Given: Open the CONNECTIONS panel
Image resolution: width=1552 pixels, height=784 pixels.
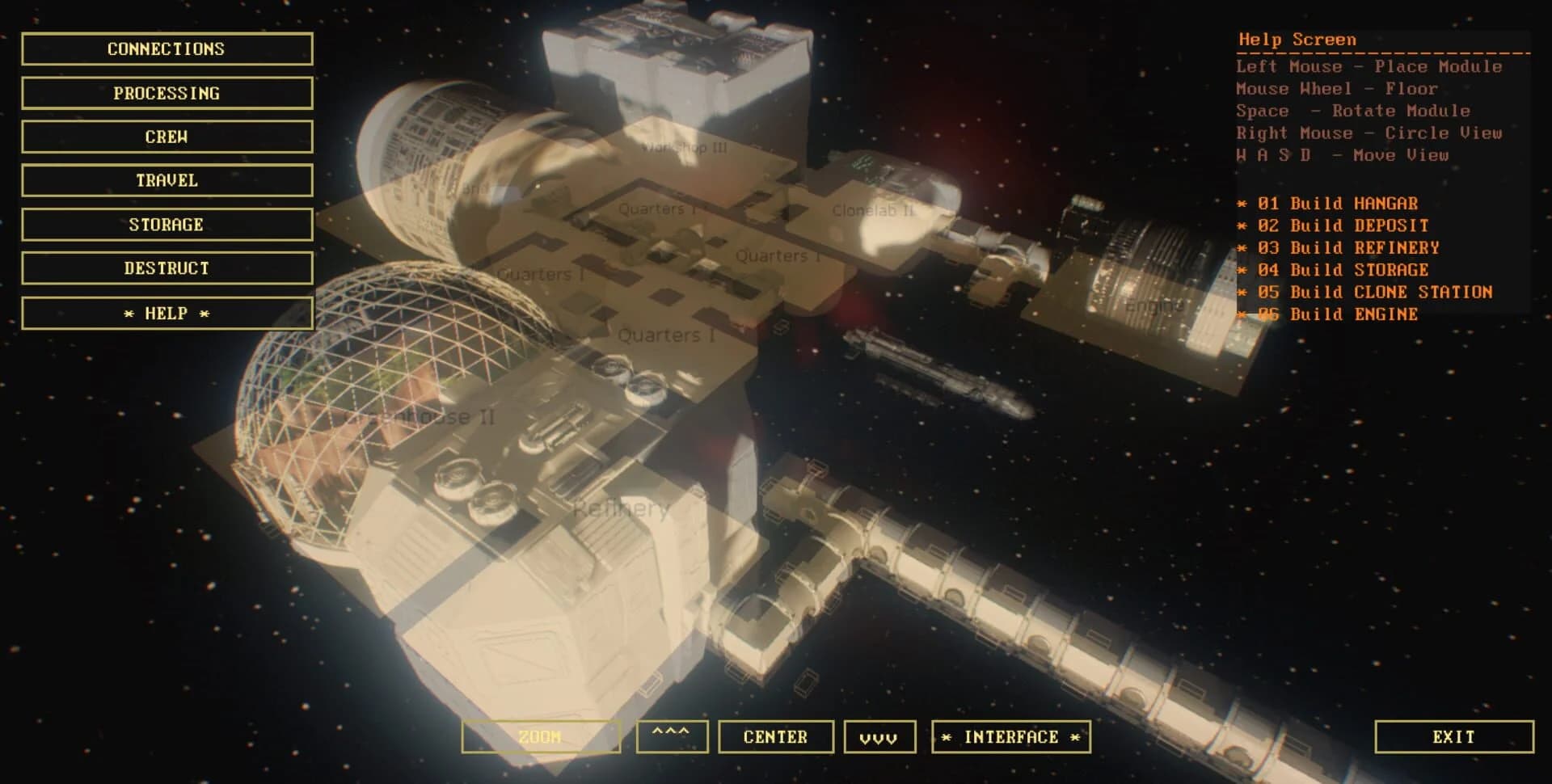Looking at the screenshot, I should (166, 48).
